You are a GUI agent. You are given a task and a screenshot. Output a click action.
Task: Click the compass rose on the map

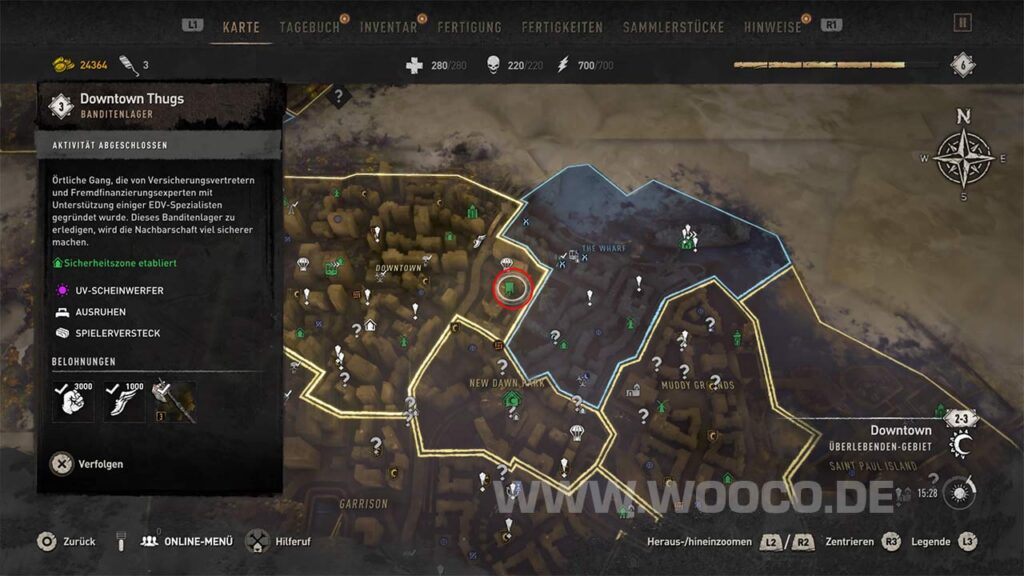(963, 157)
